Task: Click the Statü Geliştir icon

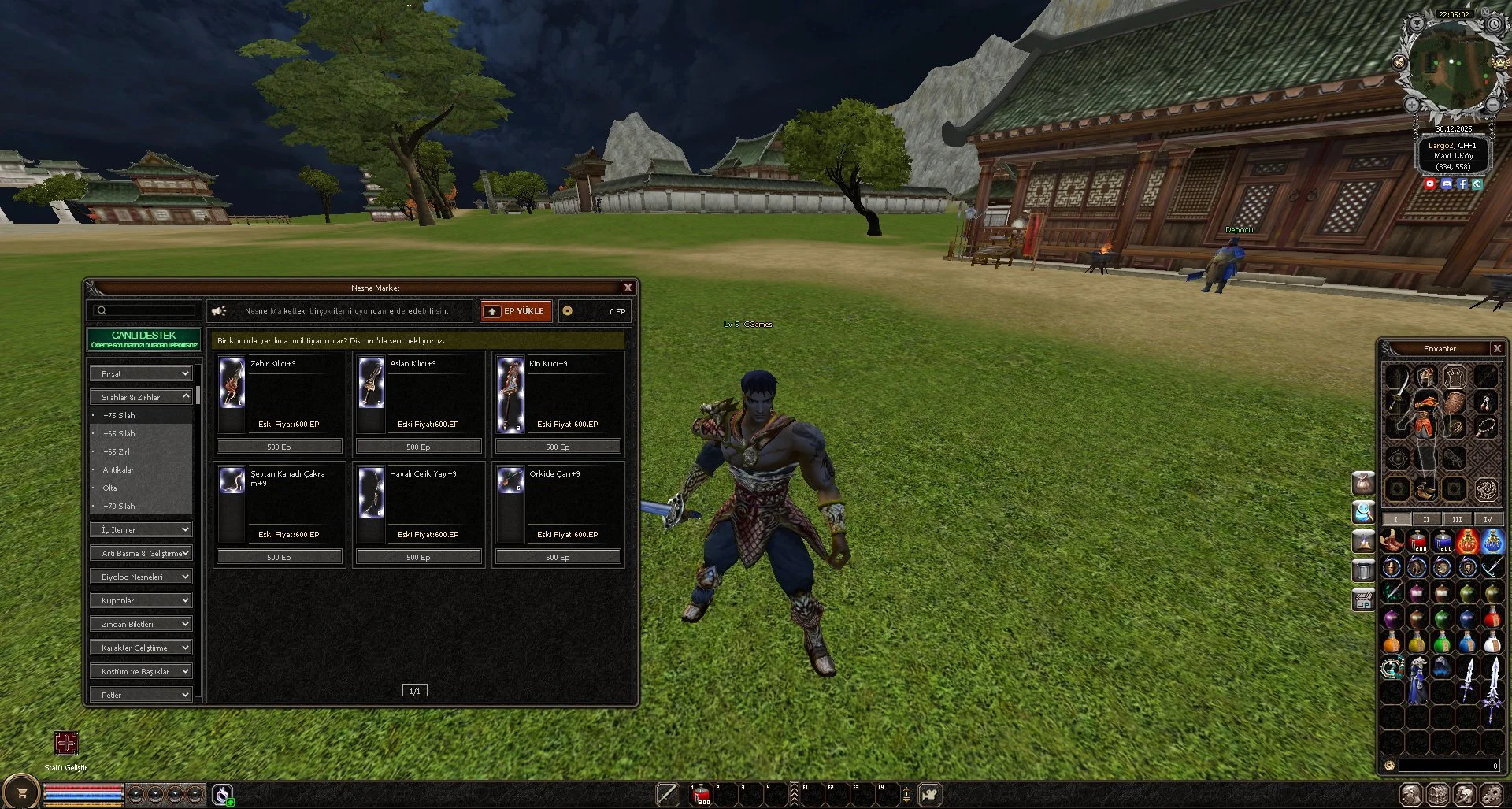Action: tap(66, 743)
